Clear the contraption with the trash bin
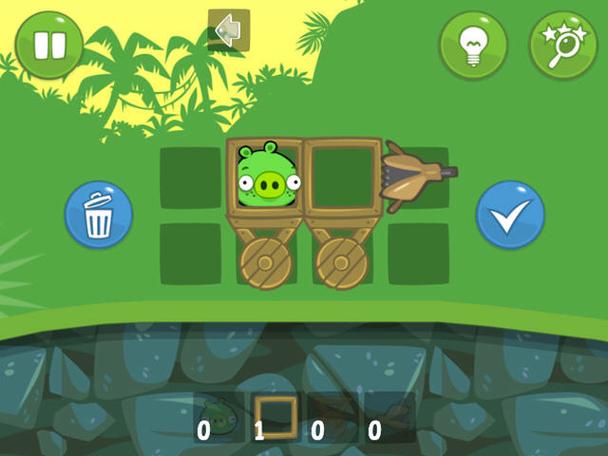This screenshot has height=456, width=608. click(x=98, y=215)
